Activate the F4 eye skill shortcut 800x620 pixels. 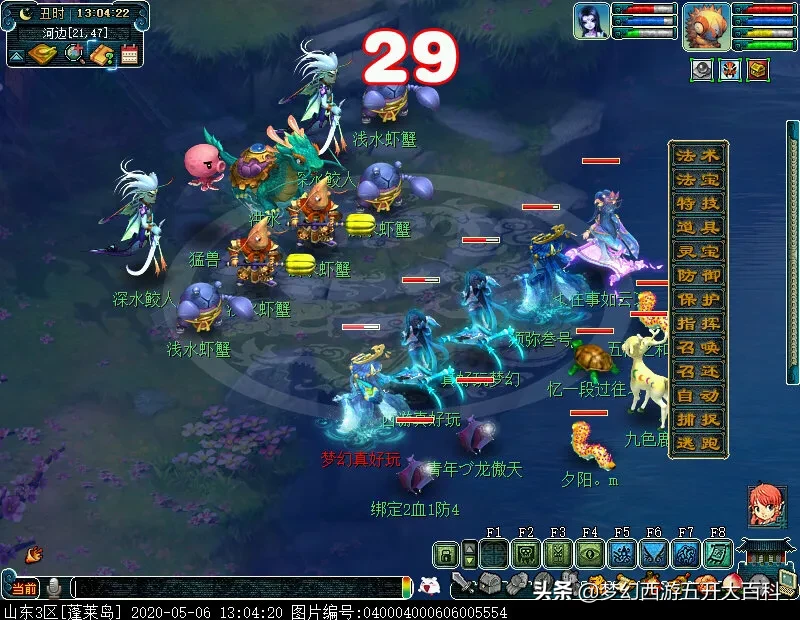coord(590,555)
